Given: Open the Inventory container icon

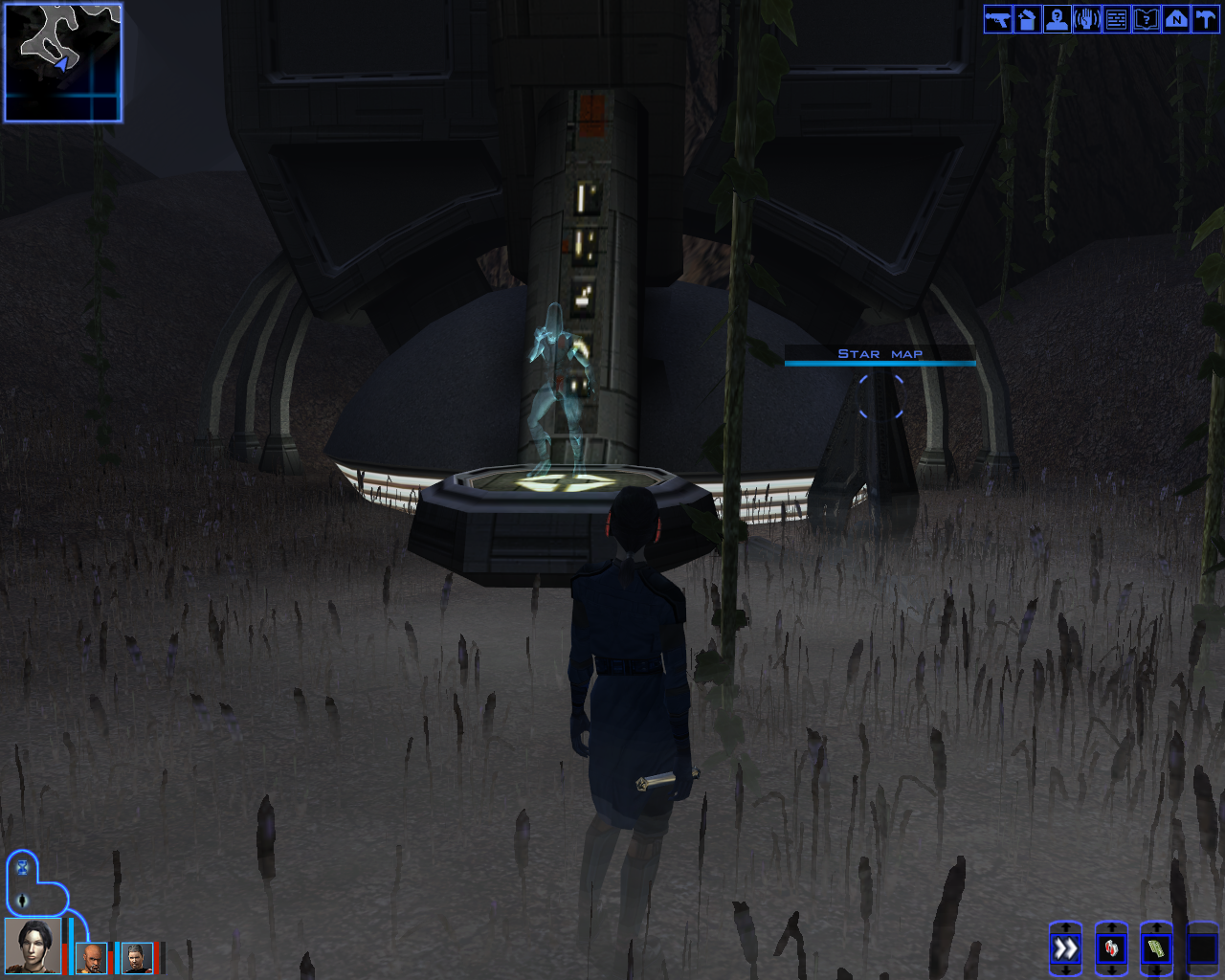Looking at the screenshot, I should (1026, 19).
